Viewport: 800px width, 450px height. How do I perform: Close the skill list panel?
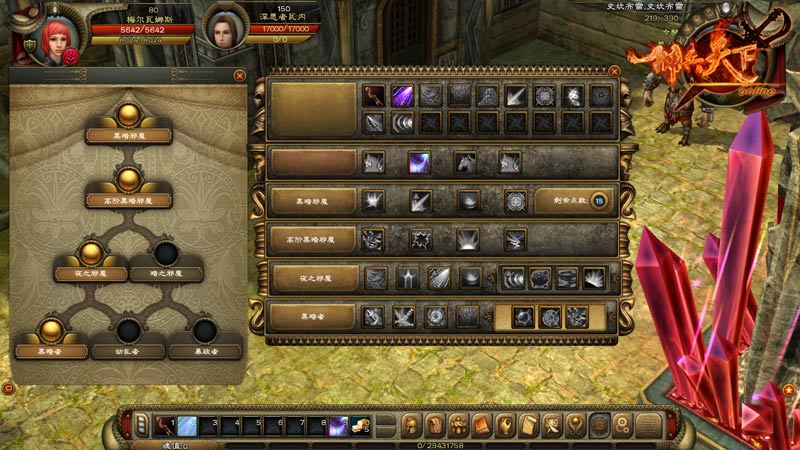(x=614, y=71)
